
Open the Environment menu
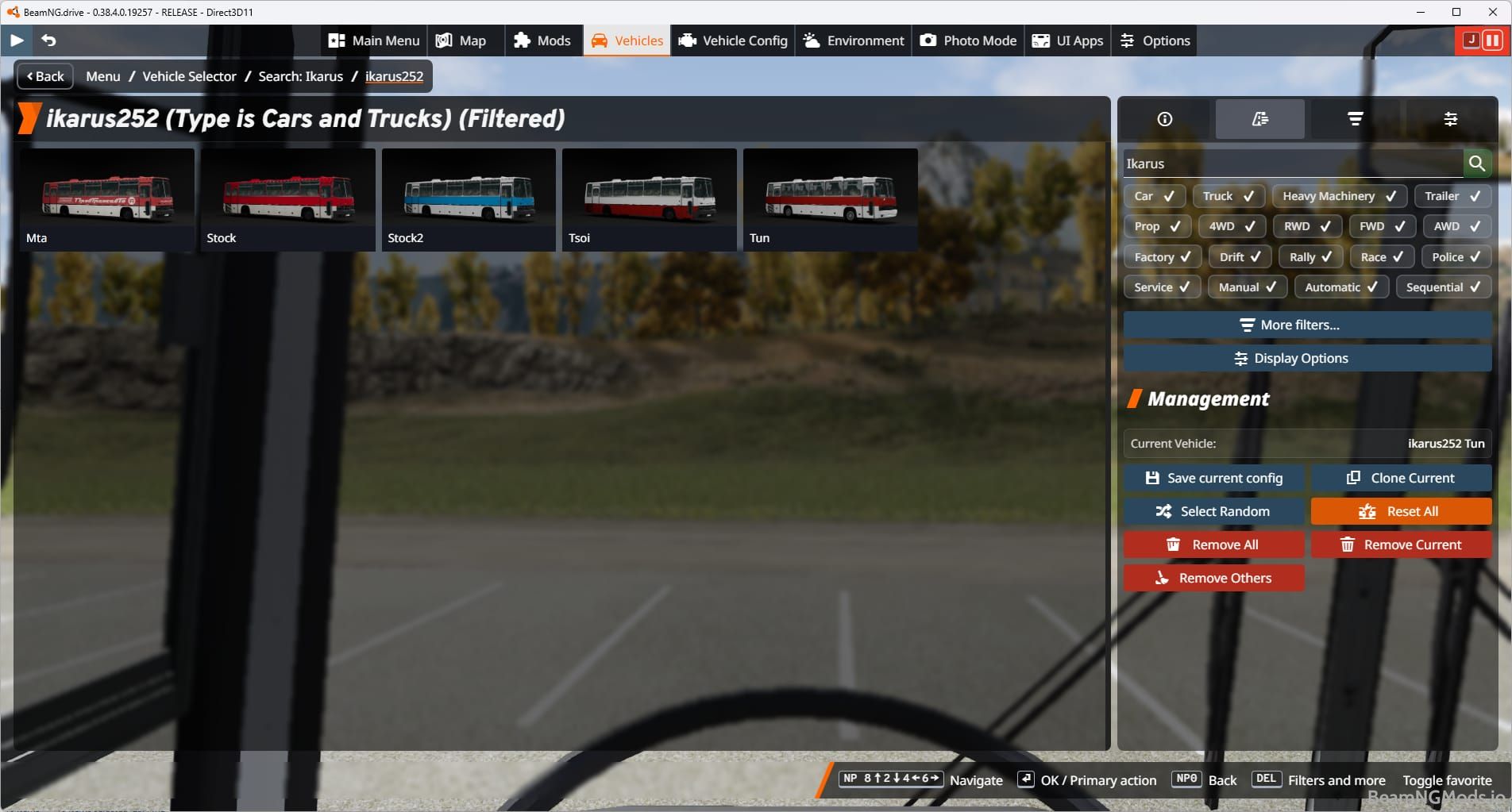tap(852, 40)
